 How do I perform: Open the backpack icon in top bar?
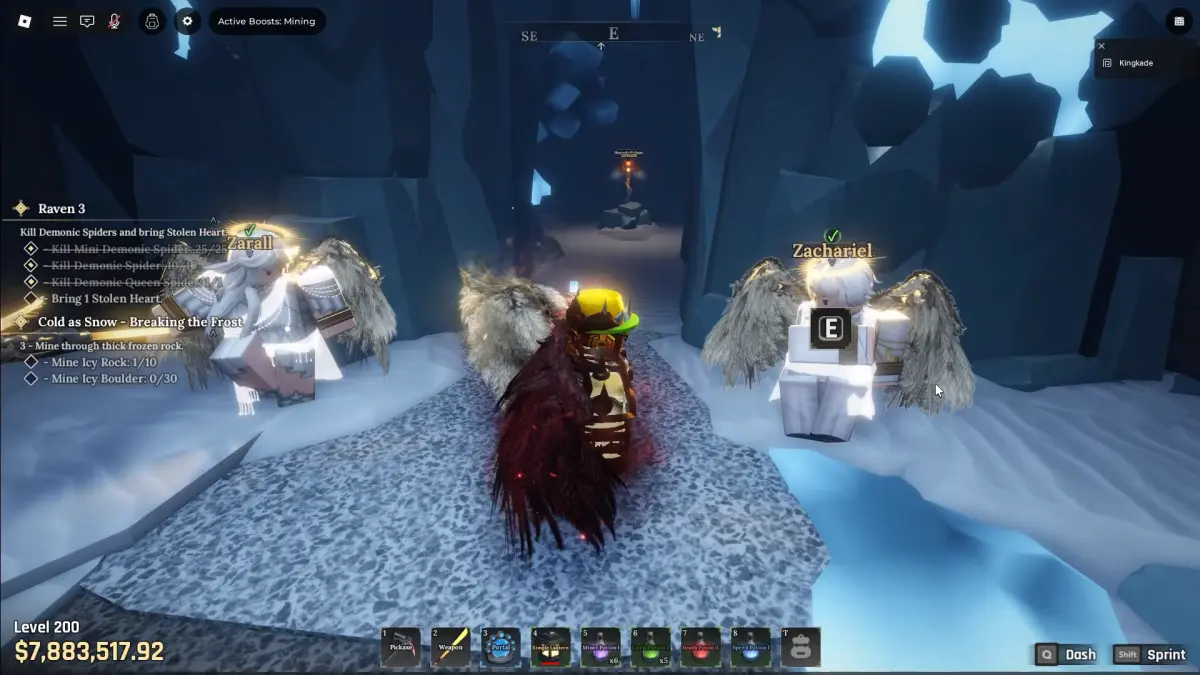[x=152, y=21]
